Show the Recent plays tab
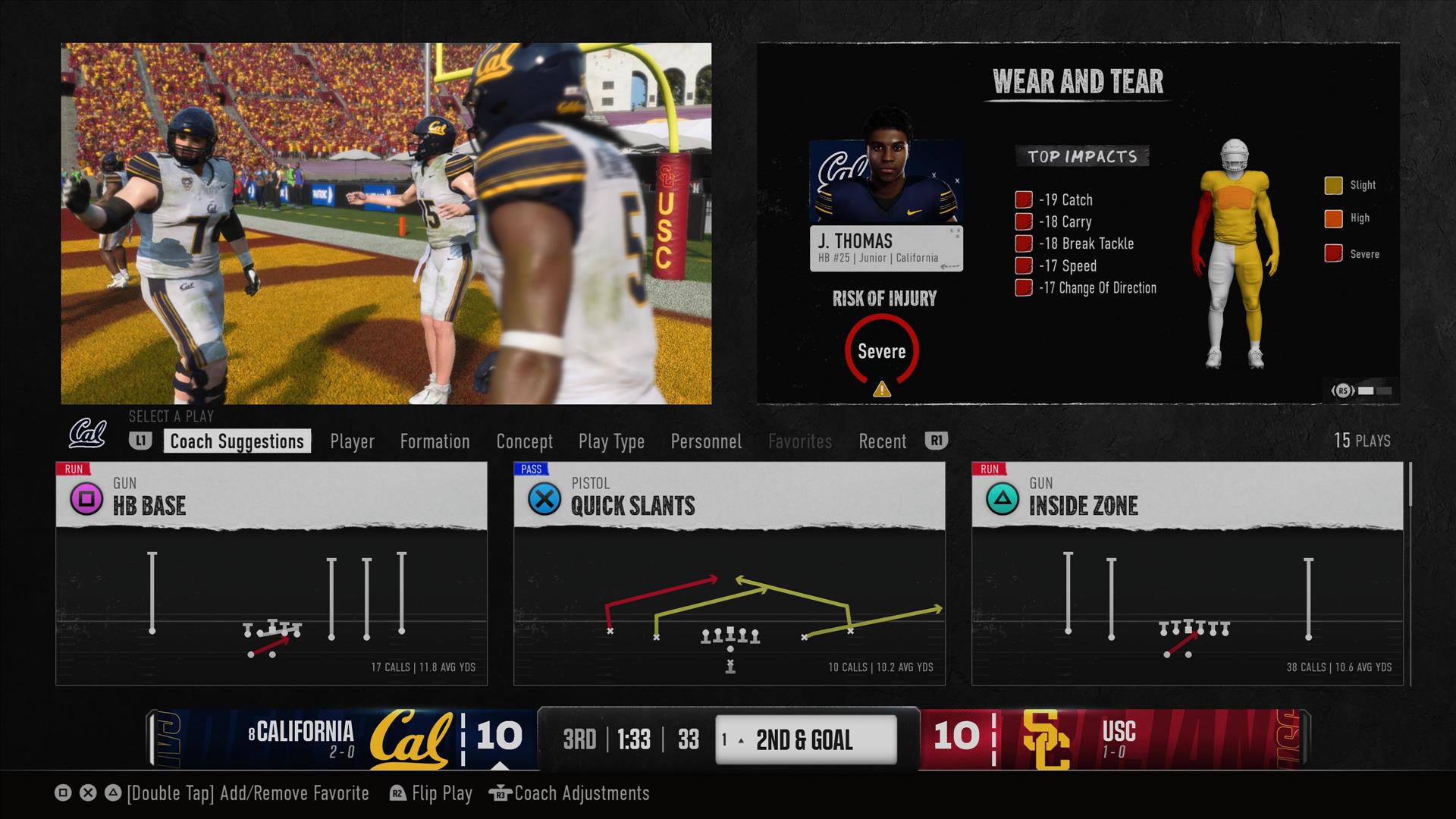This screenshot has width=1456, height=819. 882,441
